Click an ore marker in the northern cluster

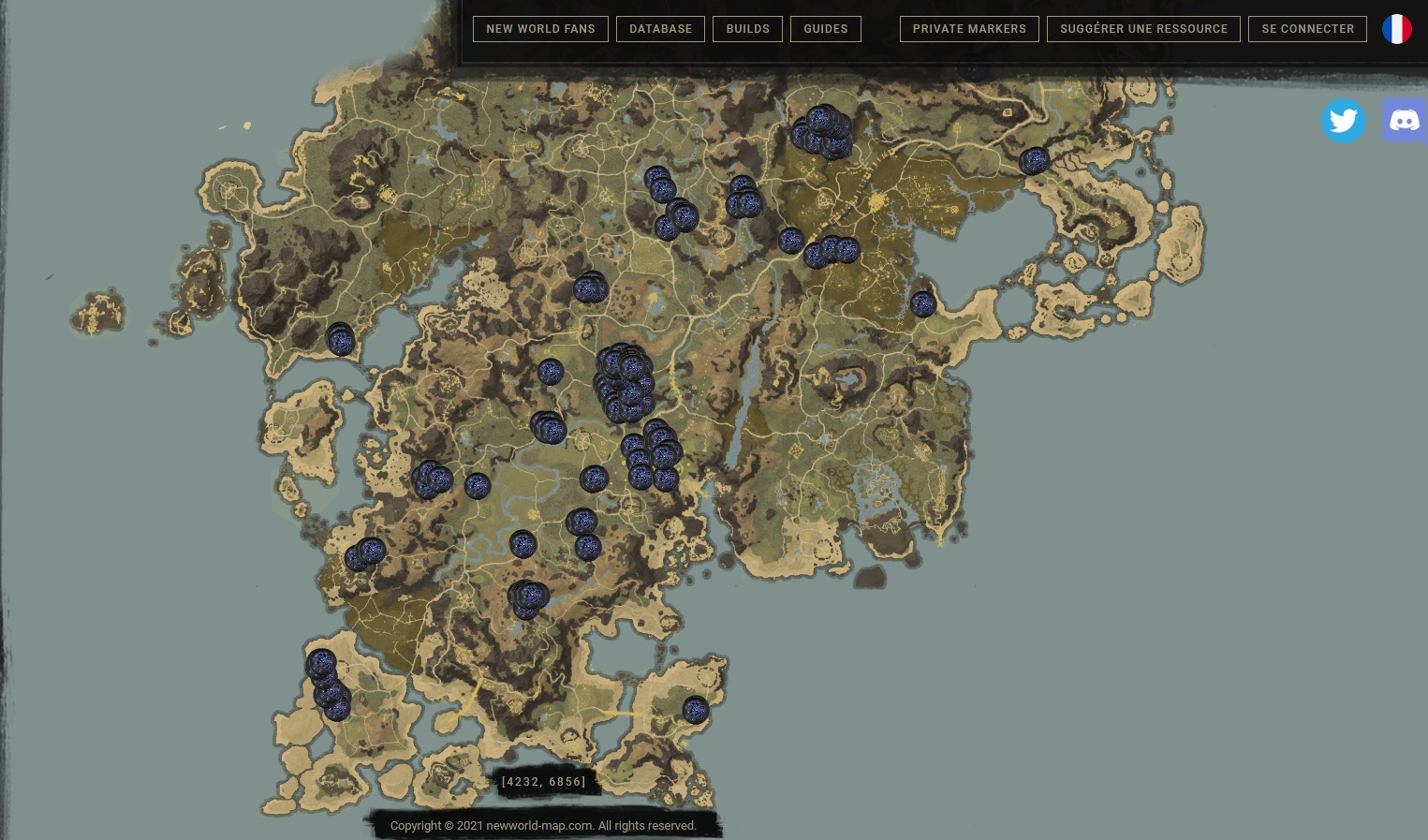(x=822, y=131)
